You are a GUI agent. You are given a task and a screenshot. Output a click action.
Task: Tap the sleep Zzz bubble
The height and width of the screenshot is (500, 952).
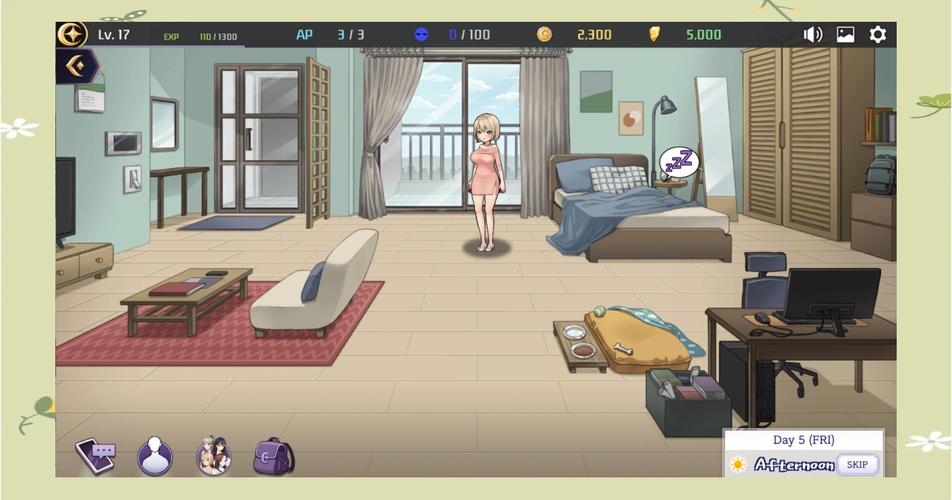pyautogui.click(x=679, y=161)
